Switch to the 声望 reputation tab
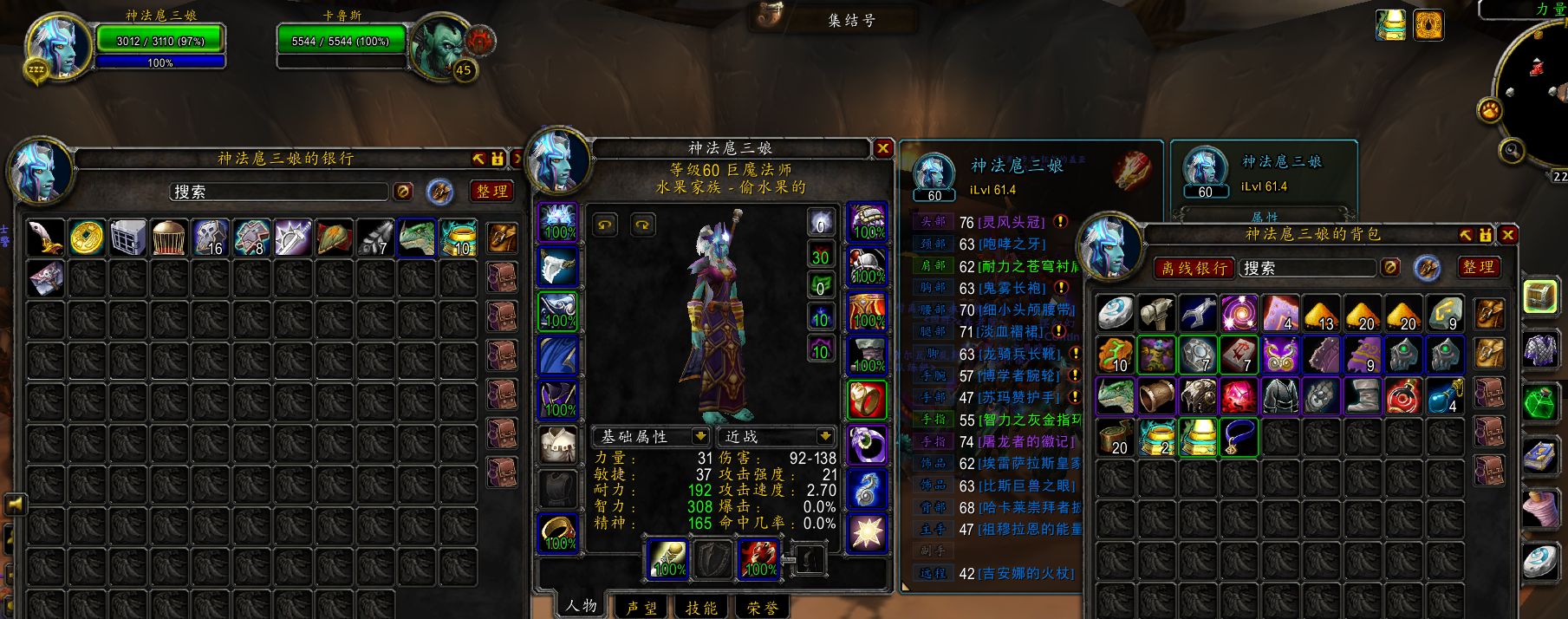The height and width of the screenshot is (619, 1568). coord(641,608)
